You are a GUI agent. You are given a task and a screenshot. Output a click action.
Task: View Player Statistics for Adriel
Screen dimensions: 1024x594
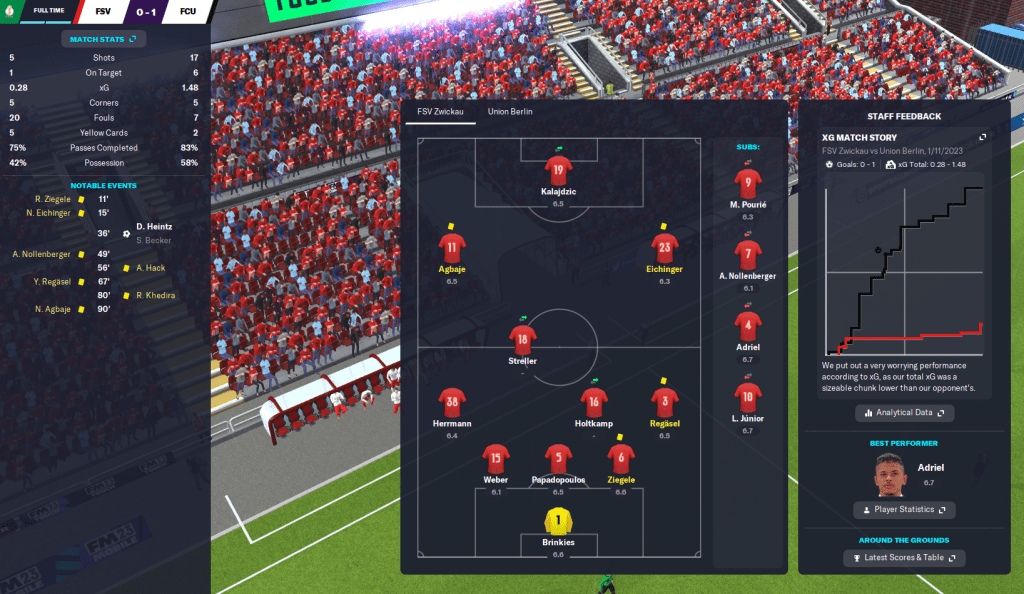[x=904, y=510]
